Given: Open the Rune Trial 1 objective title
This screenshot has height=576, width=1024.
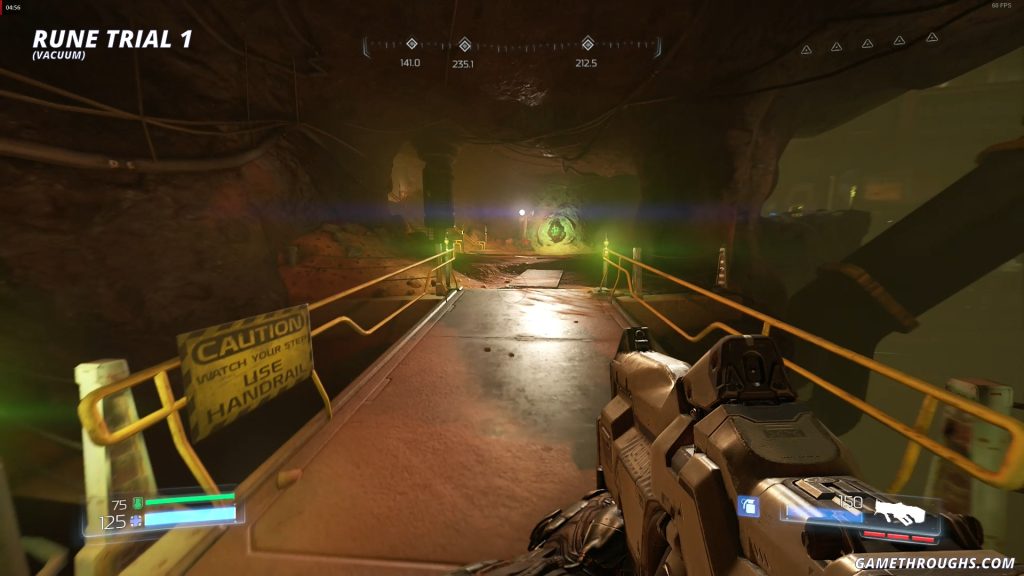Looking at the screenshot, I should click(112, 39).
